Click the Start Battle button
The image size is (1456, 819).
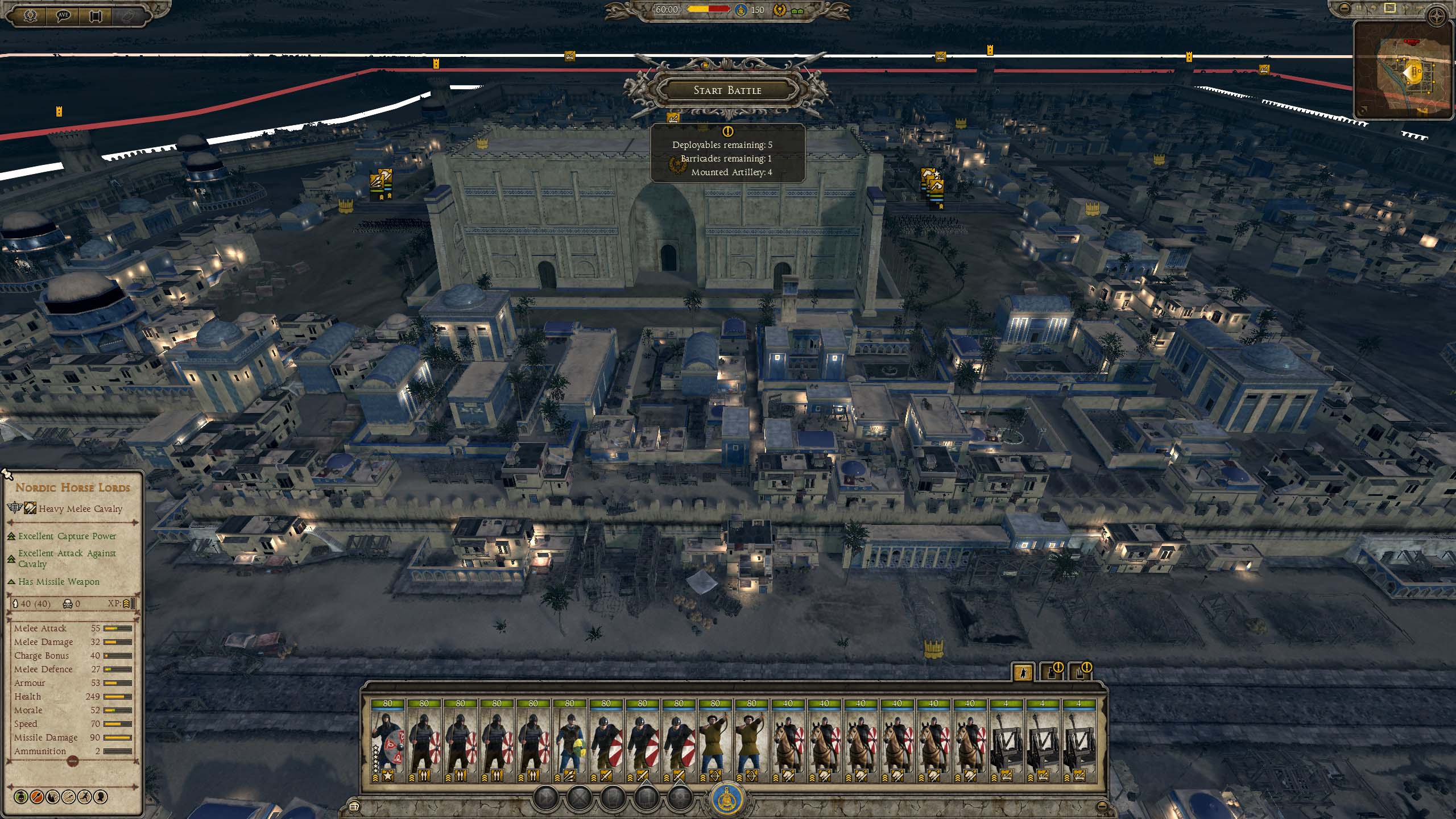727,90
